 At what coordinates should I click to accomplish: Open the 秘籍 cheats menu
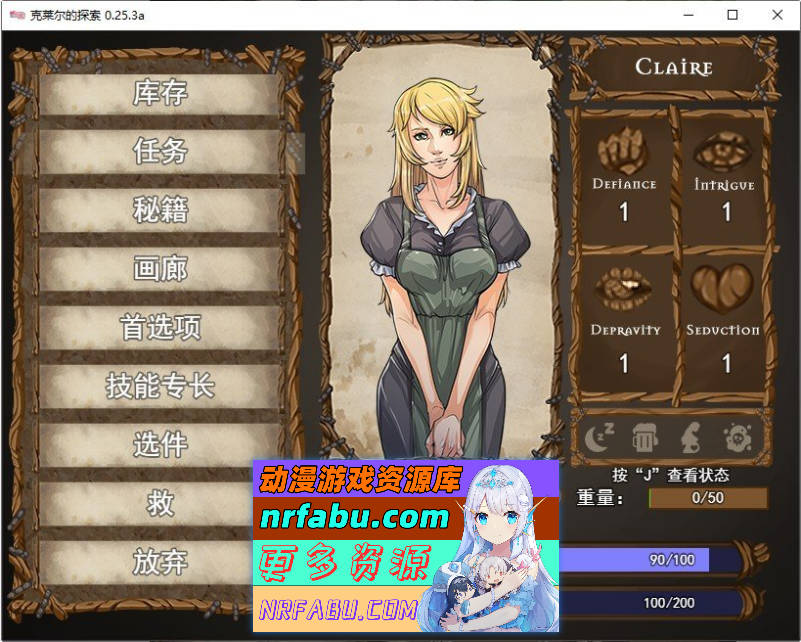[x=160, y=210]
